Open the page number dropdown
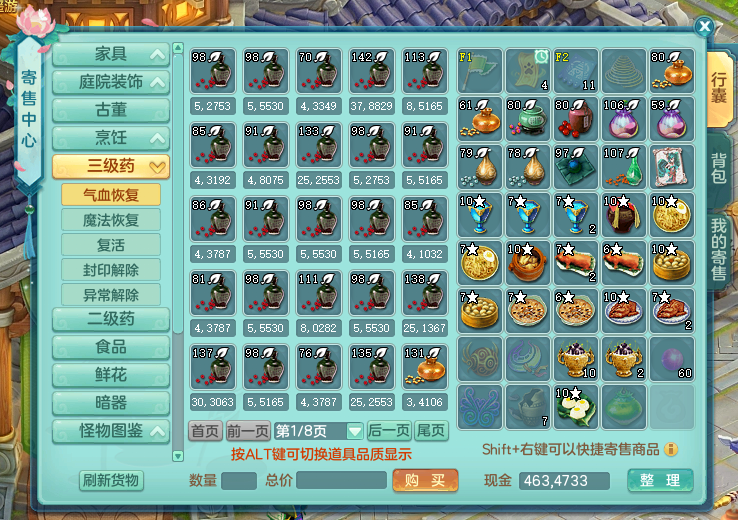738x520 pixels. pyautogui.click(x=355, y=432)
